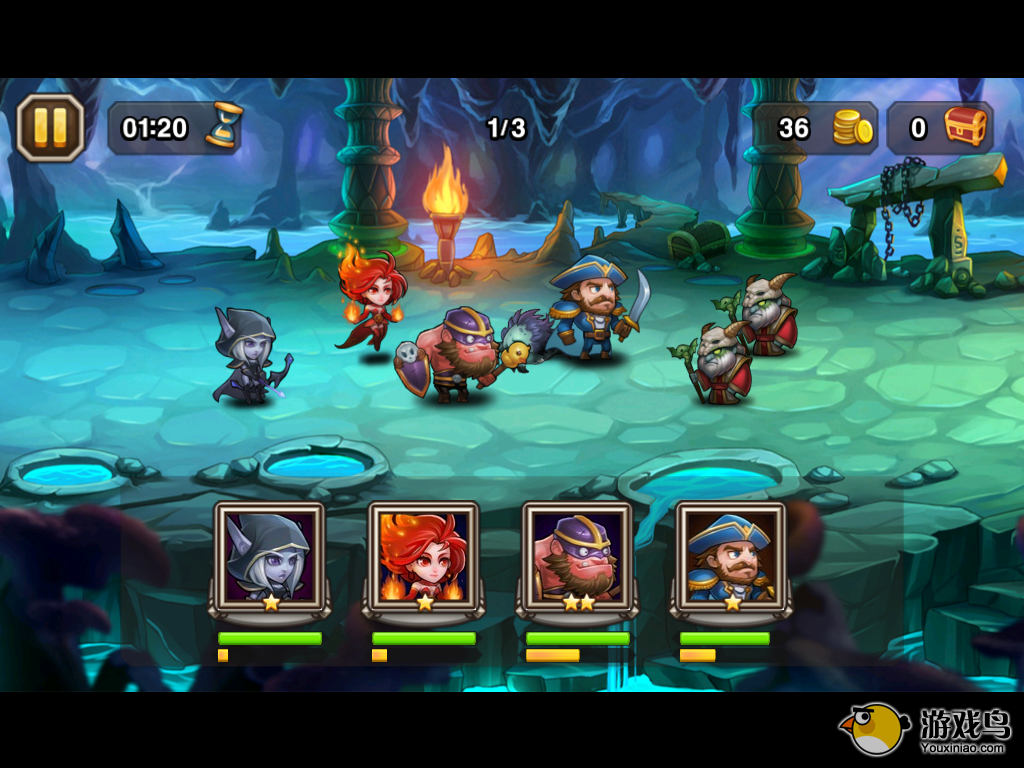1024x768 pixels.
Task: Tap the purple-masked bearded brute portrait
Action: pyautogui.click(x=577, y=557)
